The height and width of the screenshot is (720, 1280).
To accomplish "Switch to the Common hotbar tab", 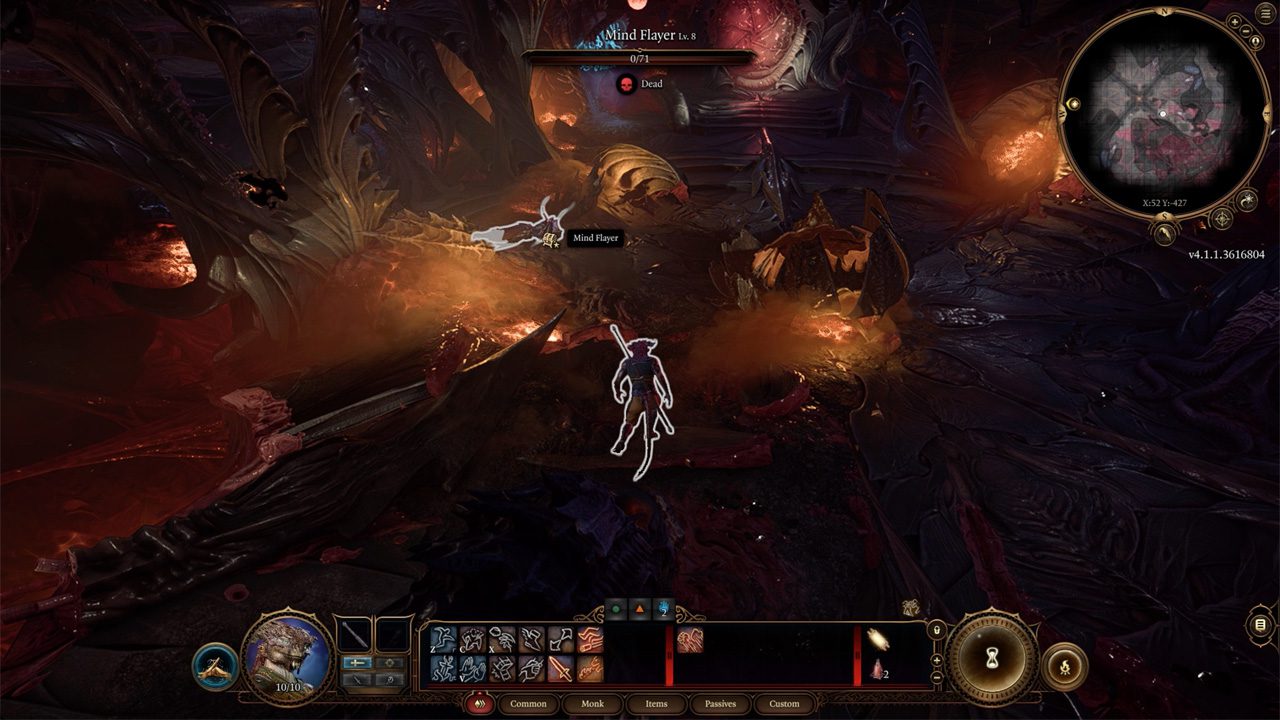I will pos(528,703).
